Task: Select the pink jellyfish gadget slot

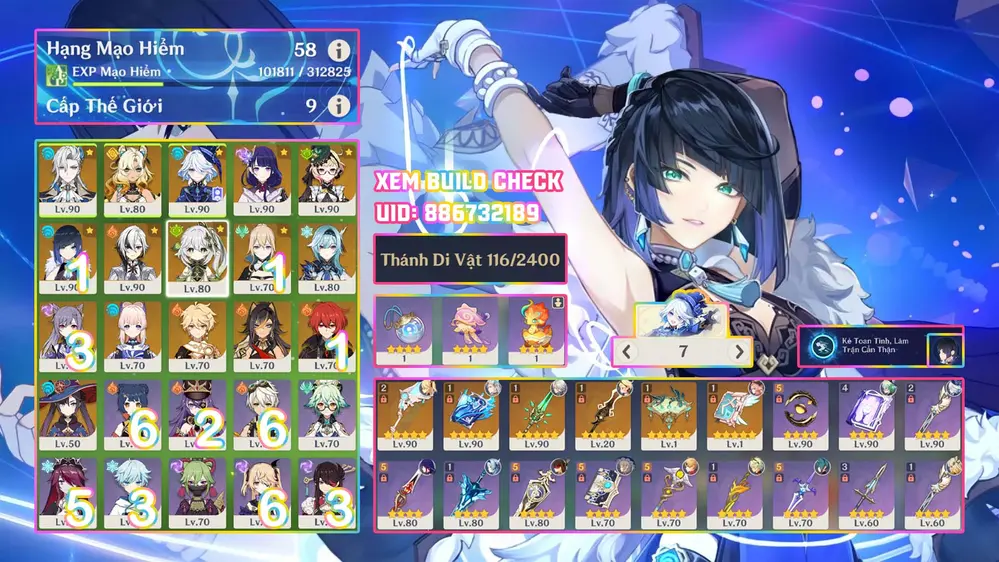Action: click(x=469, y=328)
